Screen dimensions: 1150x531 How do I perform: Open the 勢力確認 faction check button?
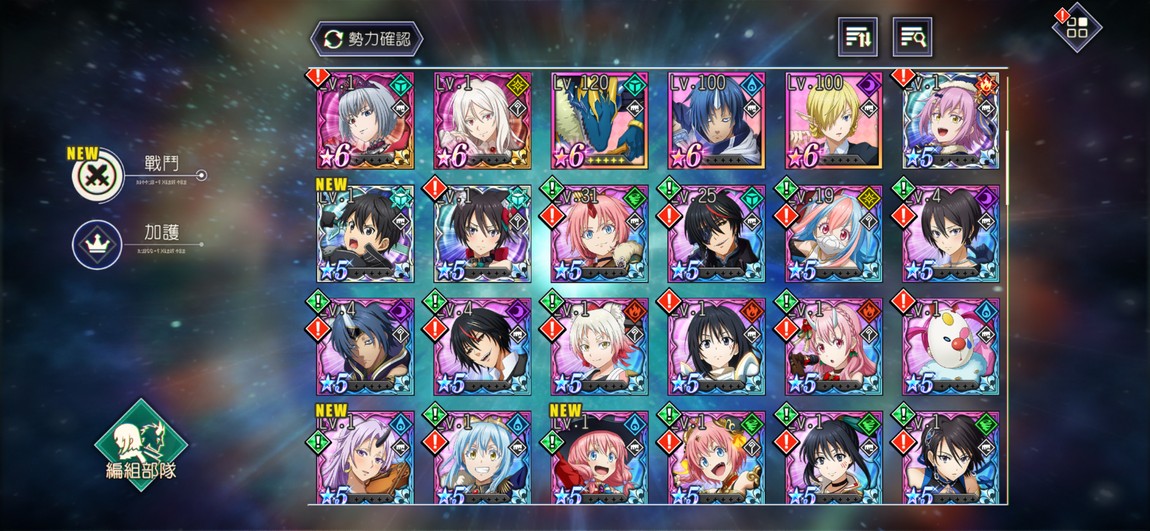pos(367,39)
